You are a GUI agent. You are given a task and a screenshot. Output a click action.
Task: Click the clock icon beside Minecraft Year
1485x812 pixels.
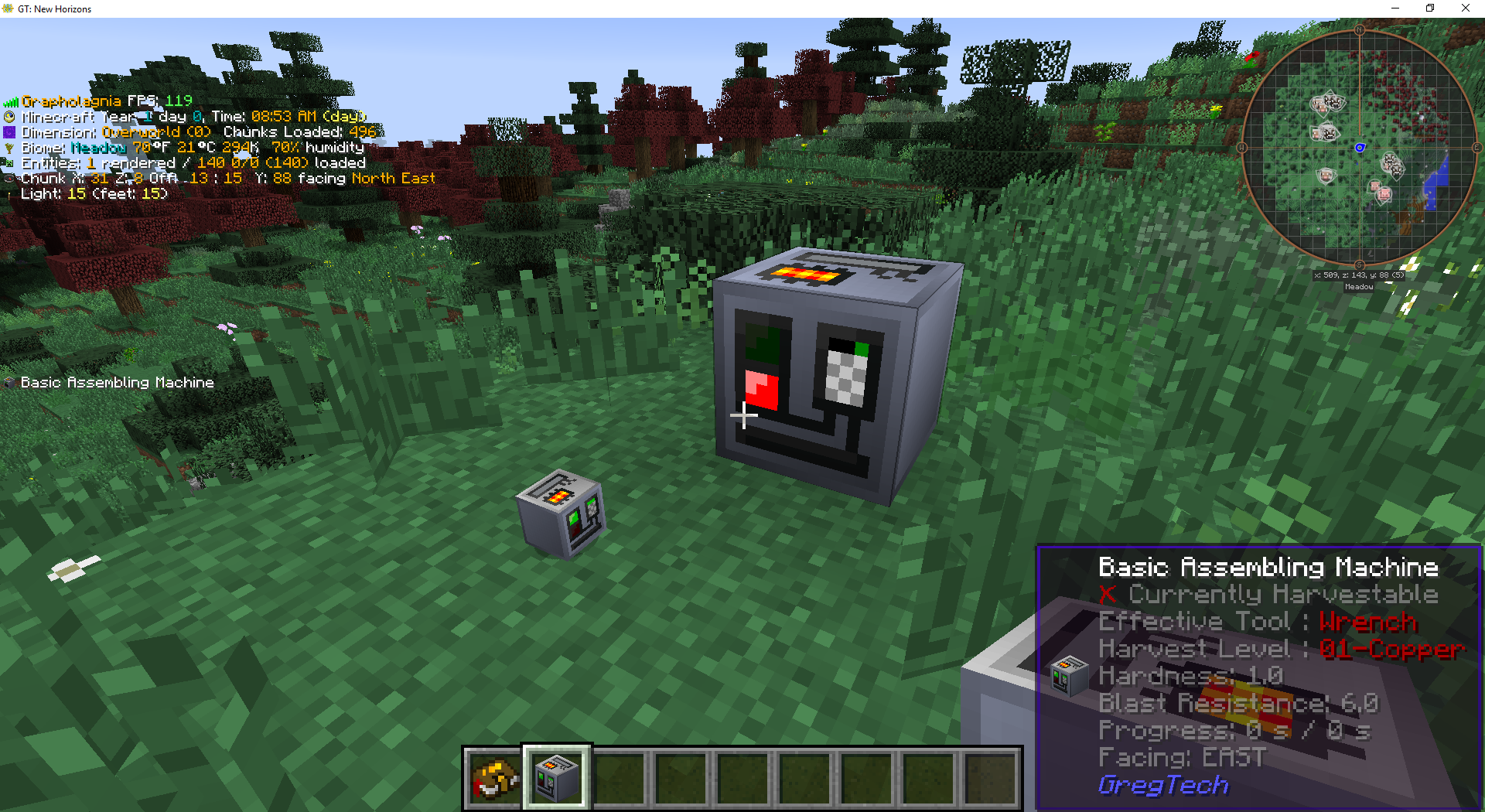point(9,117)
